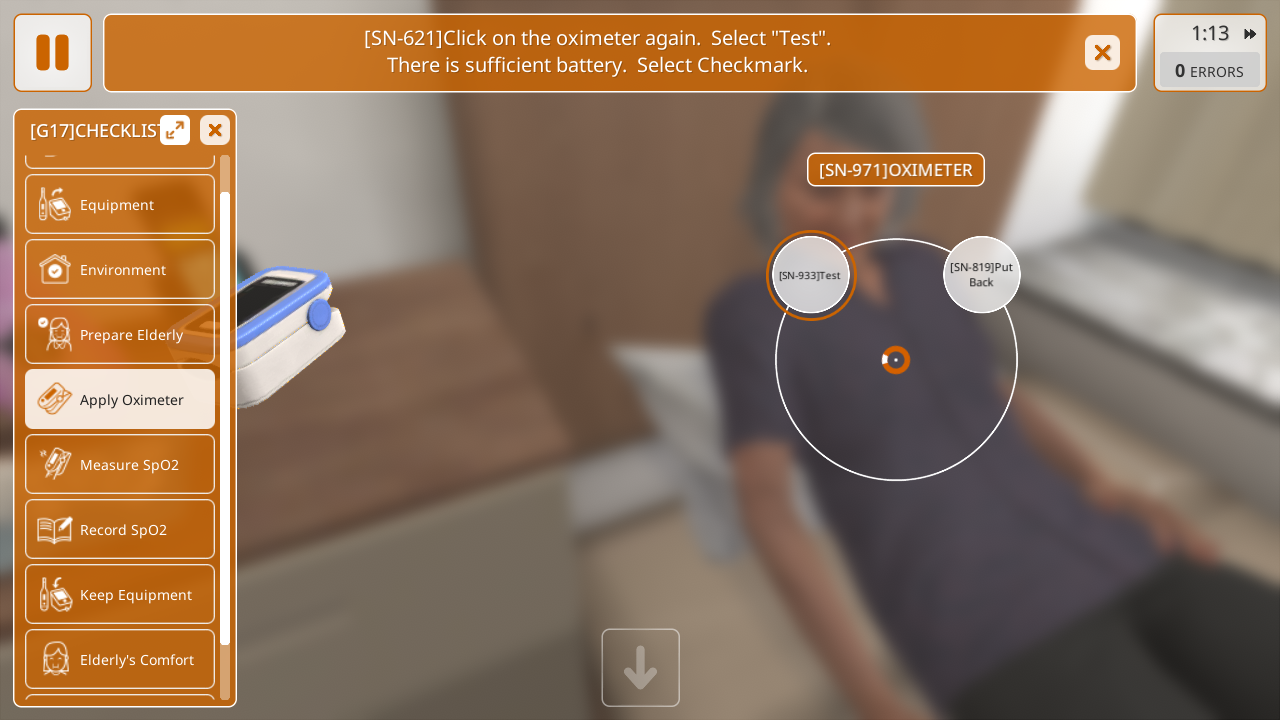Close the checklist panel

[x=215, y=130]
